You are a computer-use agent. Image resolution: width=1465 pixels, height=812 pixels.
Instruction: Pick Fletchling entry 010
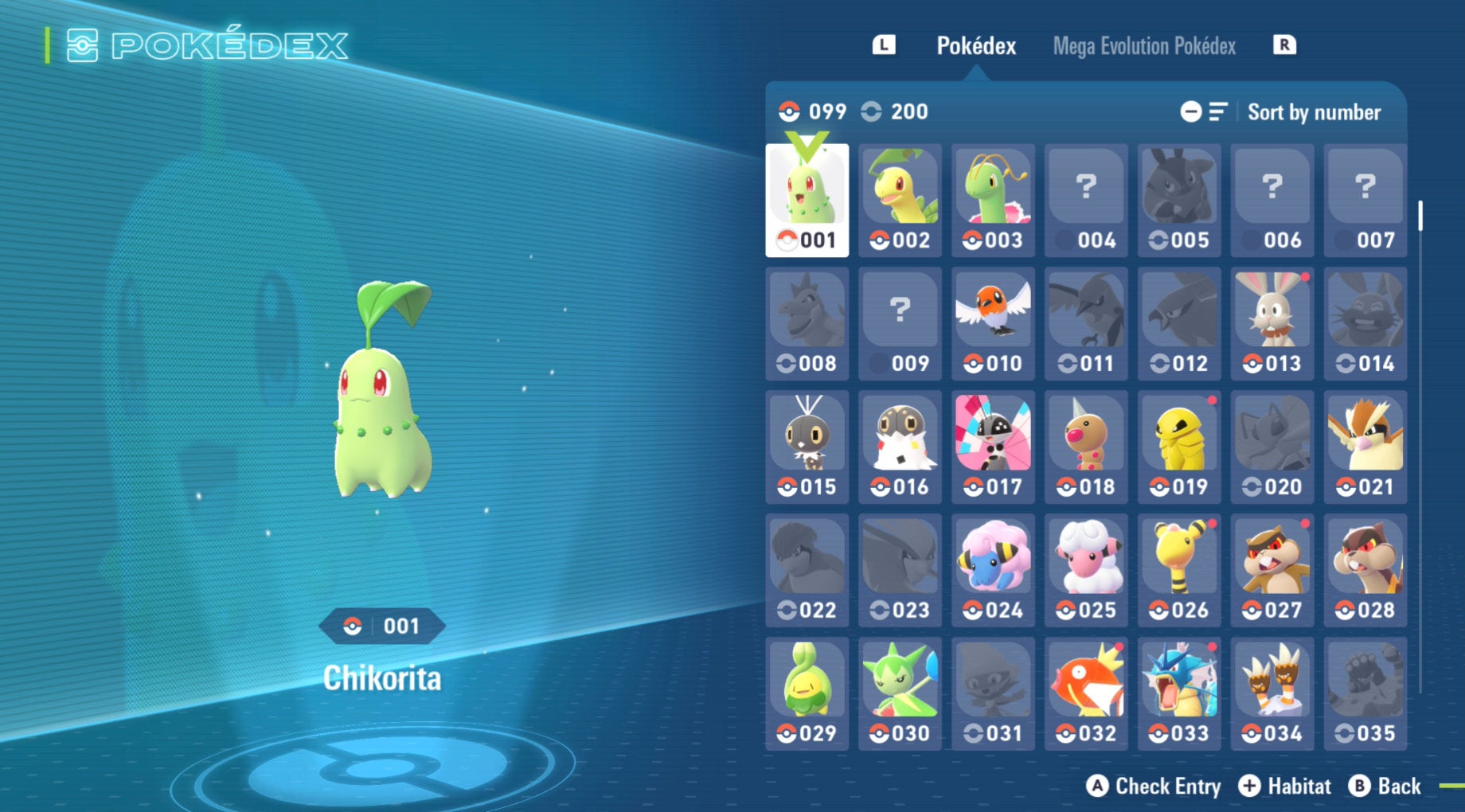click(x=993, y=324)
